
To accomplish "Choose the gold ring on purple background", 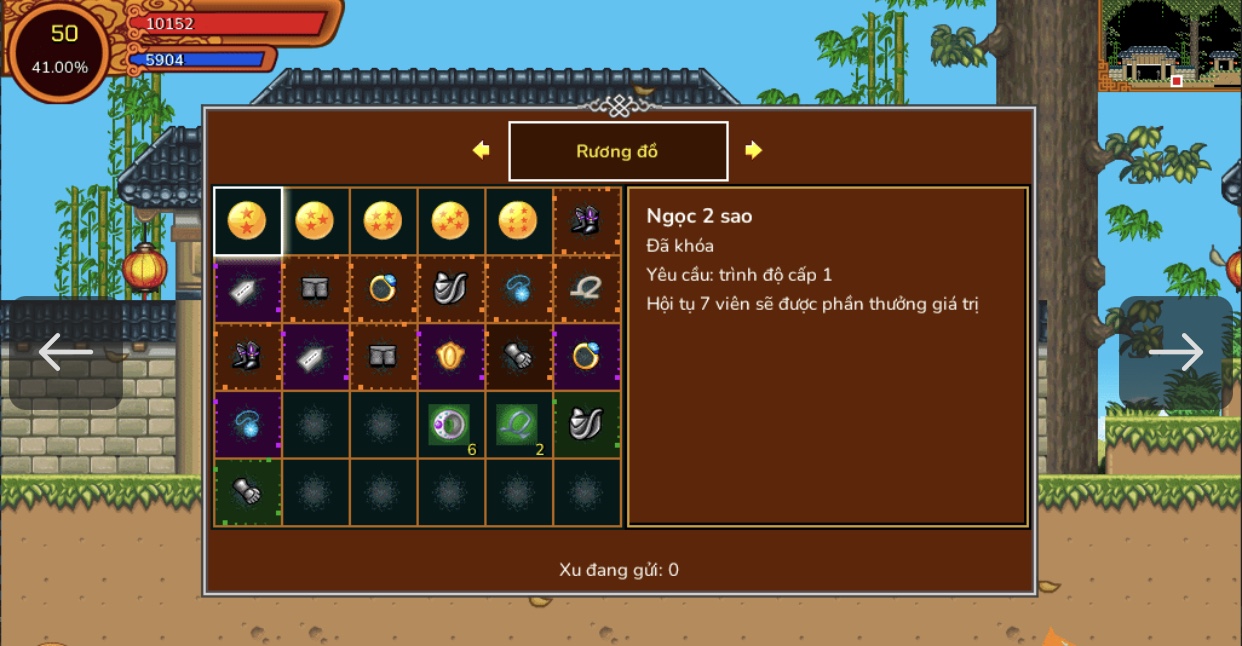I will 586,356.
